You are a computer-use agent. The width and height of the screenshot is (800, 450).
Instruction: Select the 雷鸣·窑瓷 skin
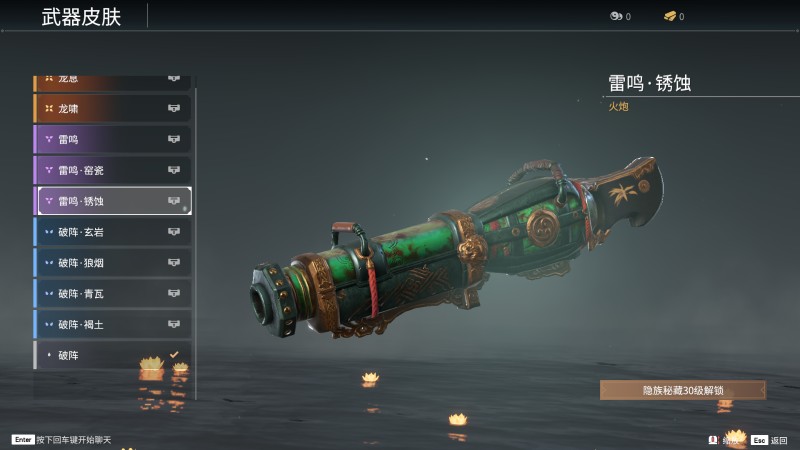112,170
